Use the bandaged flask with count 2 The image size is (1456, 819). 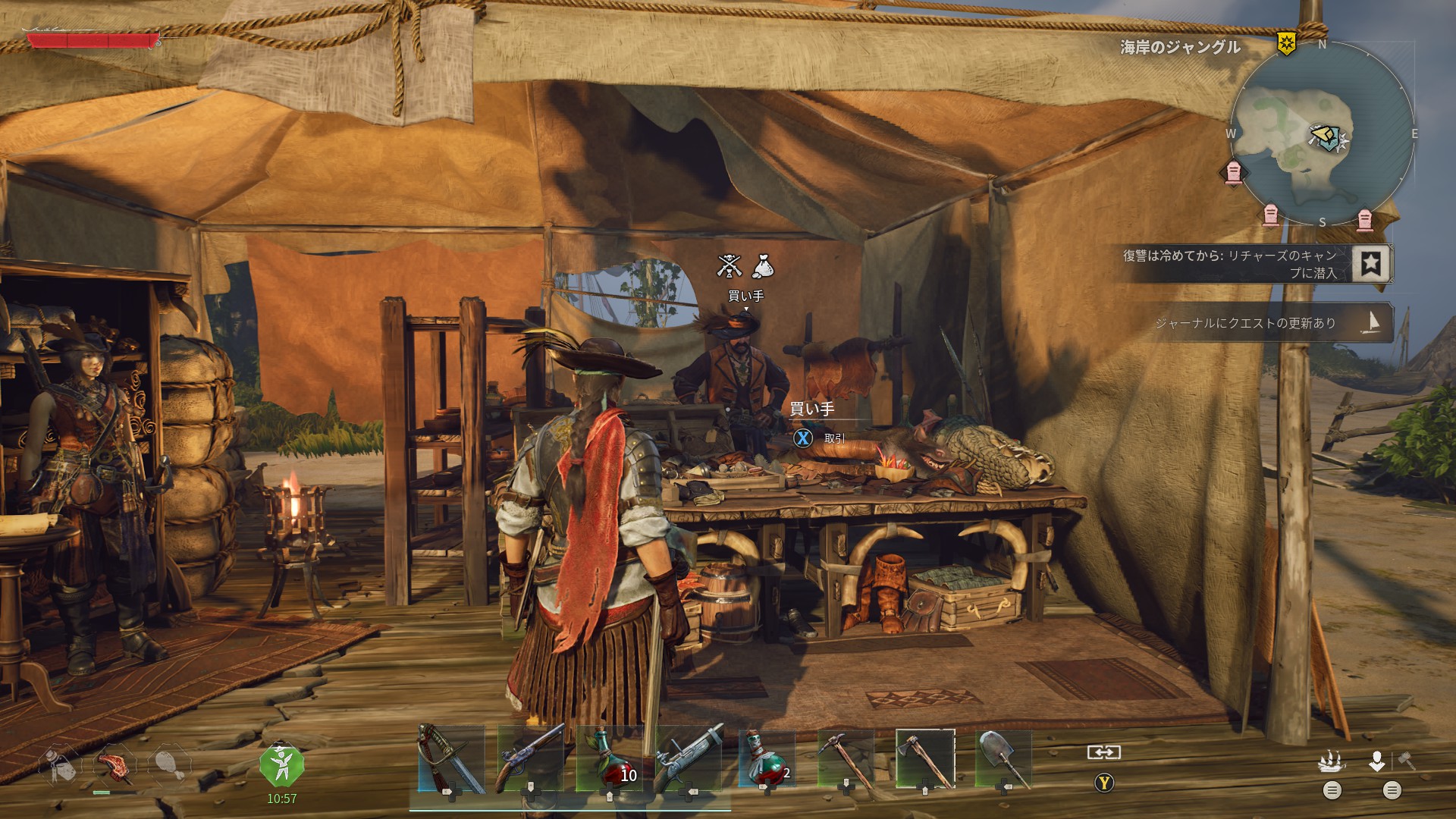click(767, 760)
